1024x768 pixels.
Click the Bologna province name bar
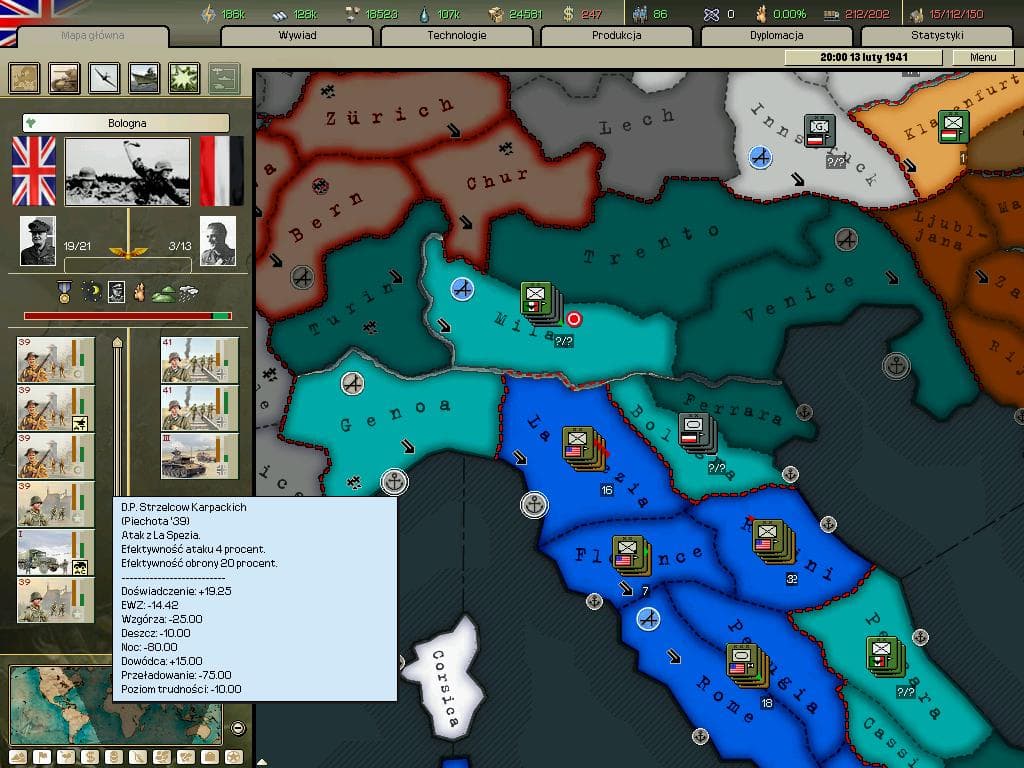(126, 123)
